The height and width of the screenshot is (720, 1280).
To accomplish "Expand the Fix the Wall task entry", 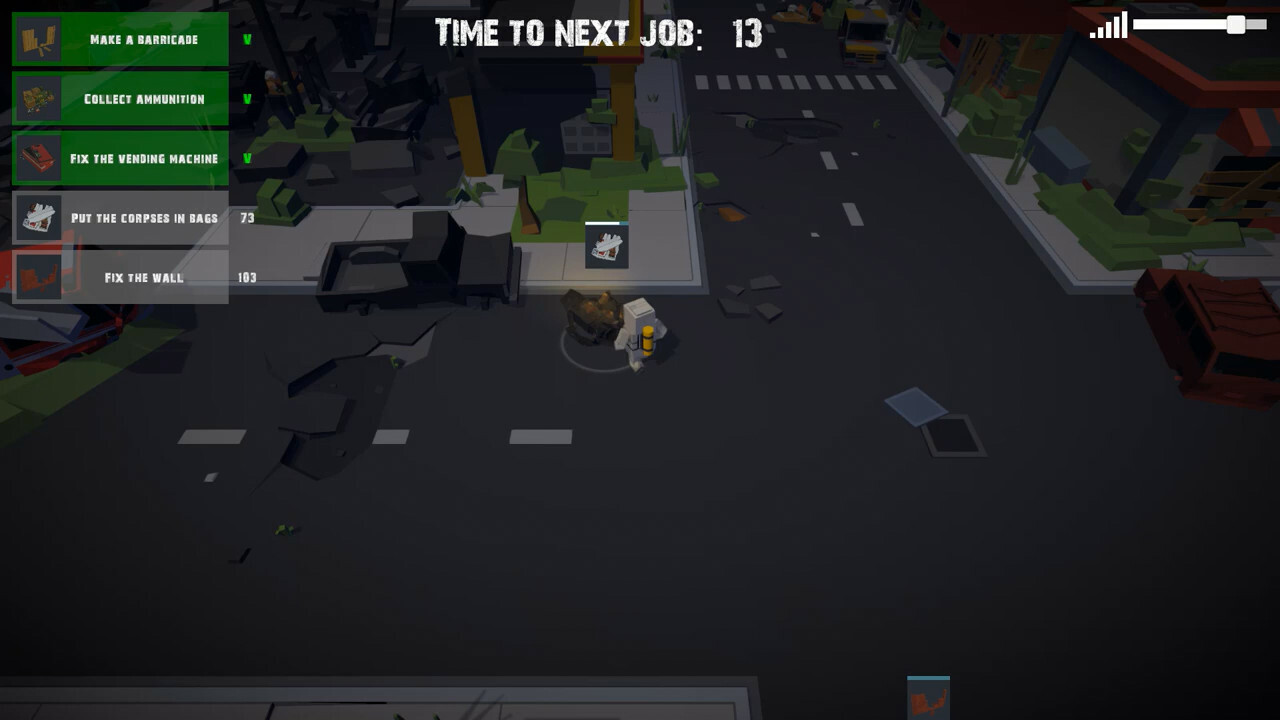I will click(x=130, y=277).
